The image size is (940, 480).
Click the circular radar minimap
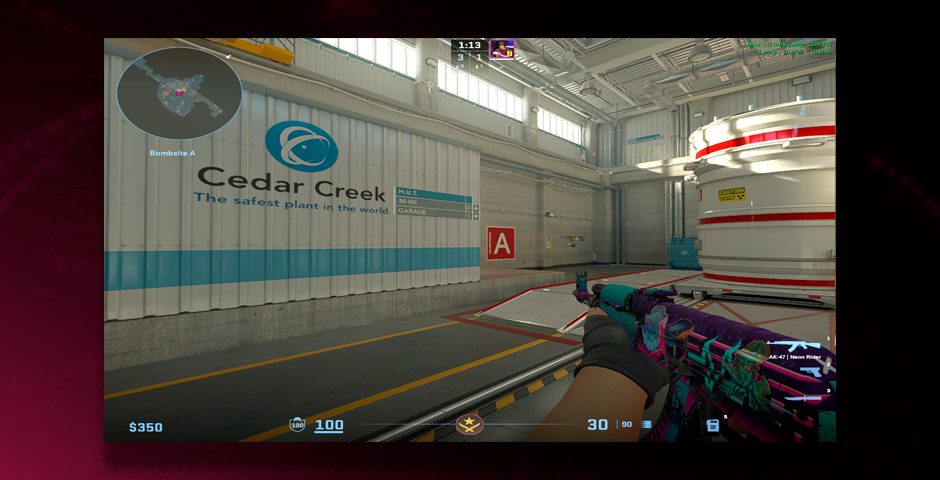click(x=179, y=95)
